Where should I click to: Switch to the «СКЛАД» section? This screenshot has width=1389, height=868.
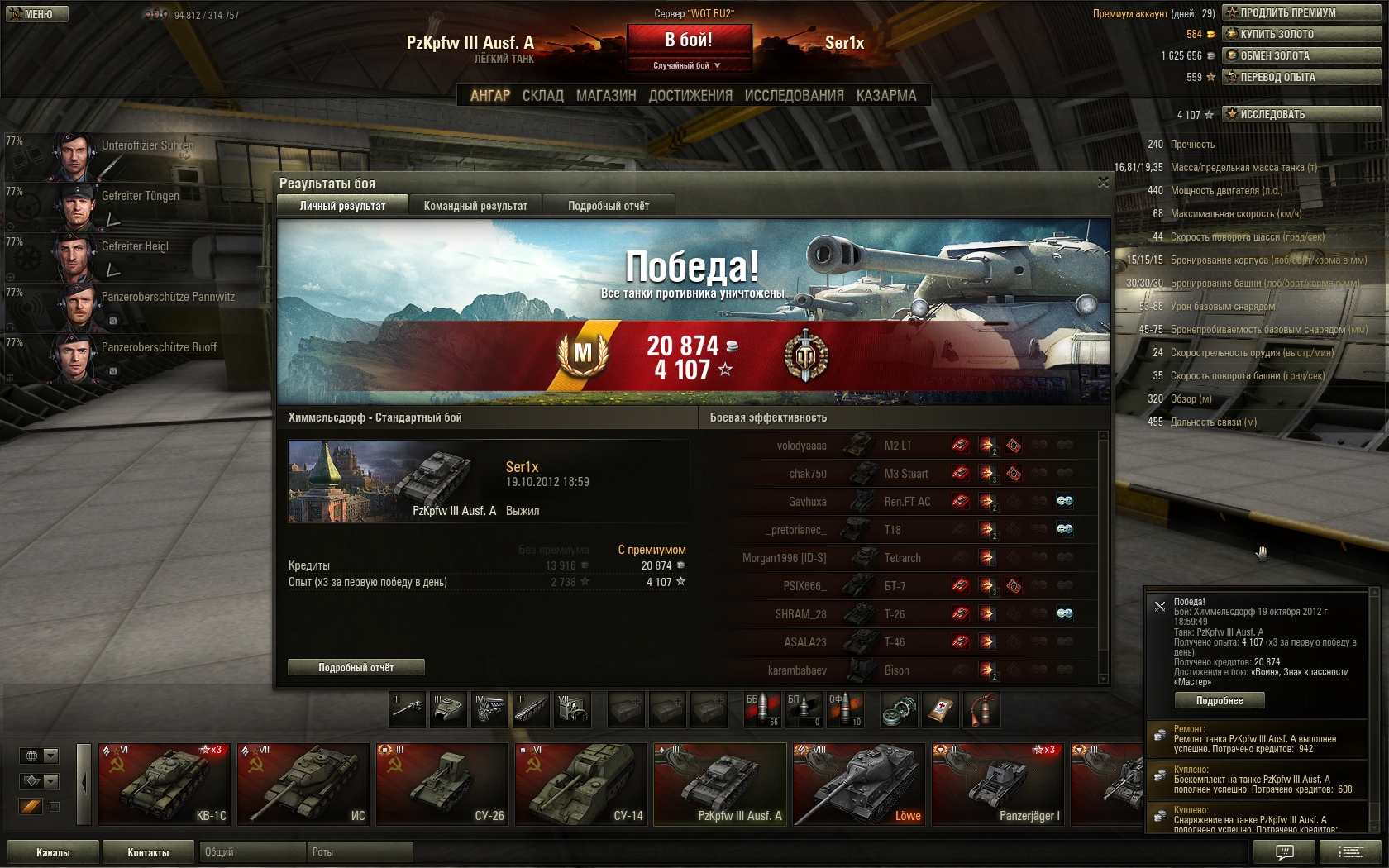point(542,96)
